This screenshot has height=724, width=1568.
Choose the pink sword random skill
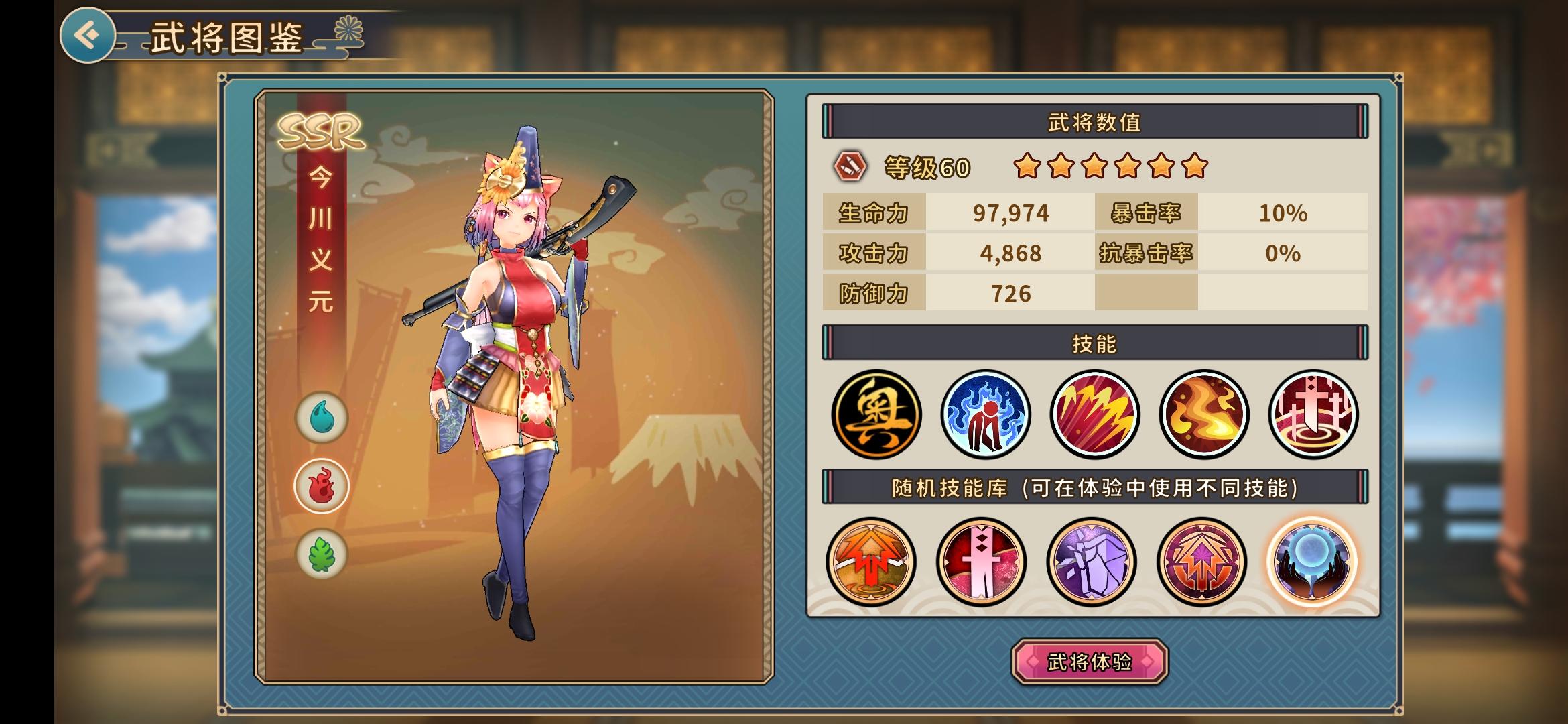[x=981, y=561]
